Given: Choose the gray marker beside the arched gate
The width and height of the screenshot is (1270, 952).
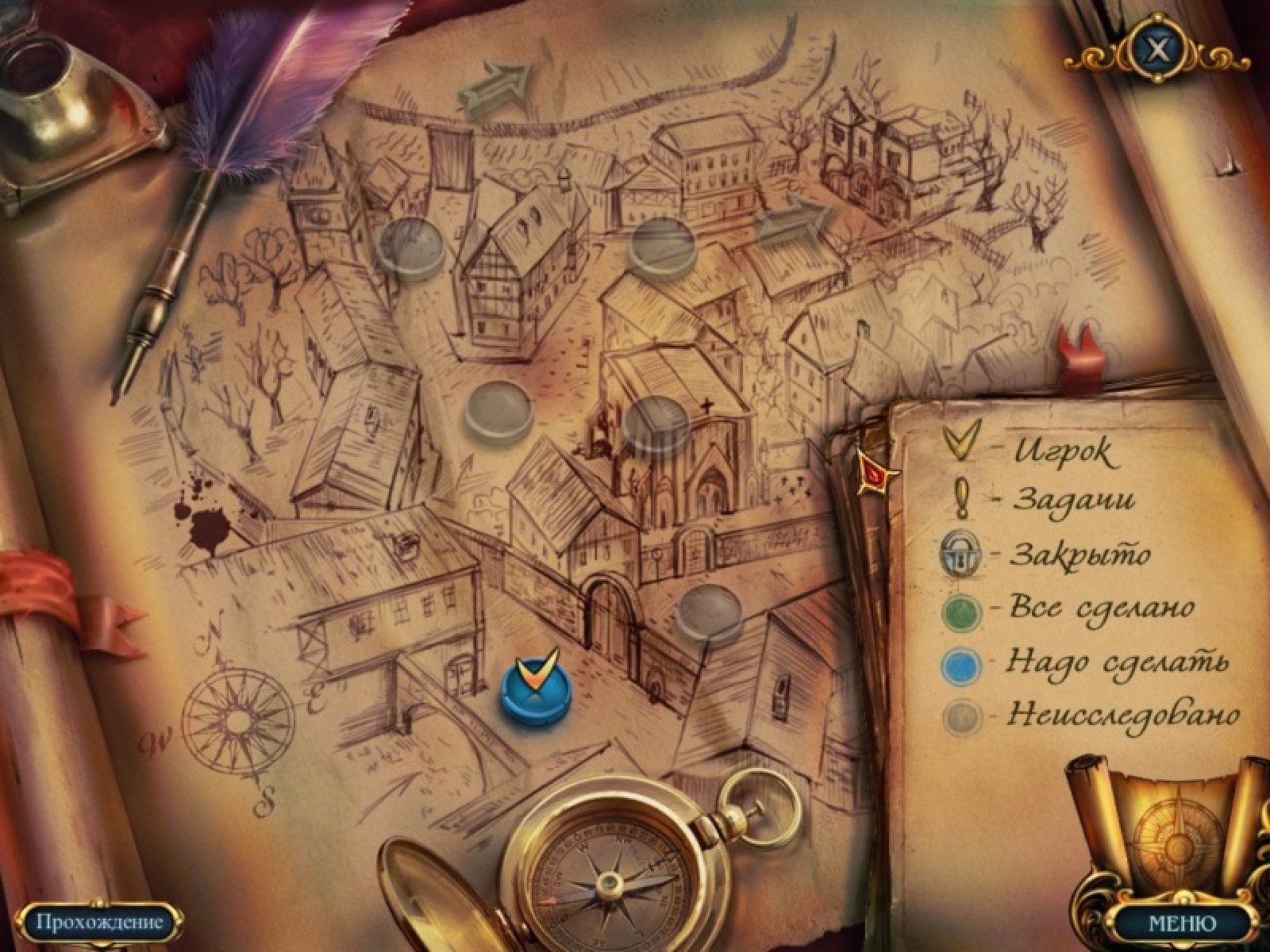Looking at the screenshot, I should pyautogui.click(x=708, y=612).
